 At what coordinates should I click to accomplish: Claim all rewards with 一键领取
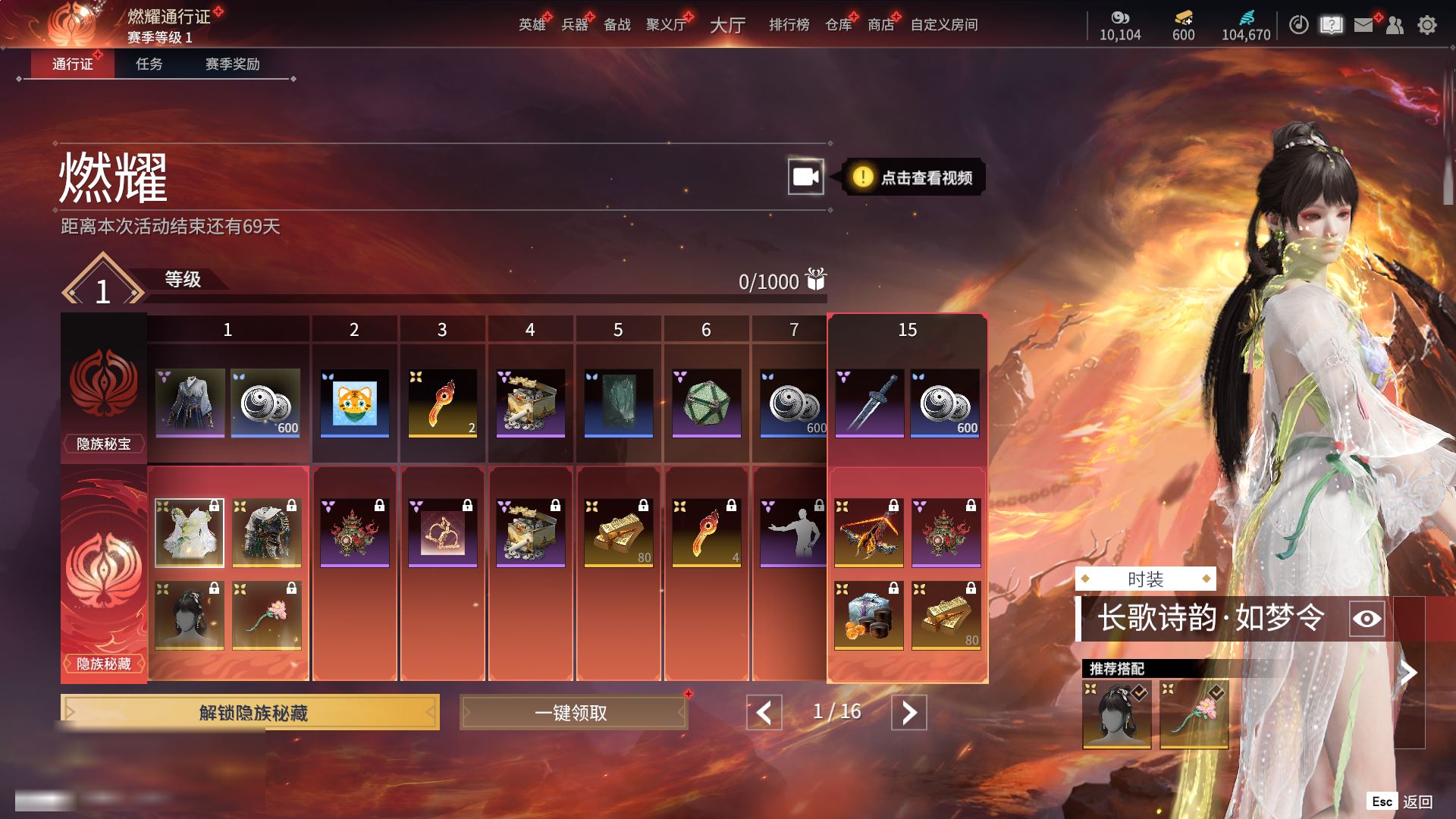(x=573, y=713)
